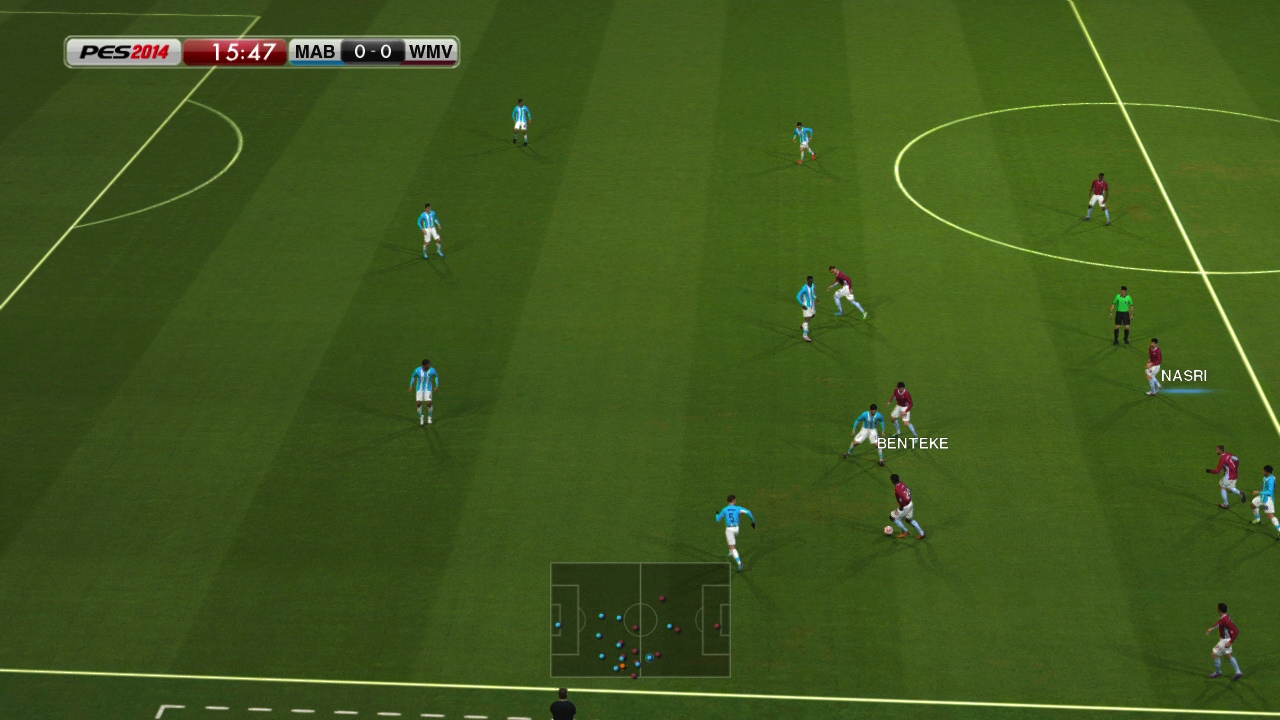Select the BENTEKE name label
The image size is (1280, 720).
pos(911,443)
